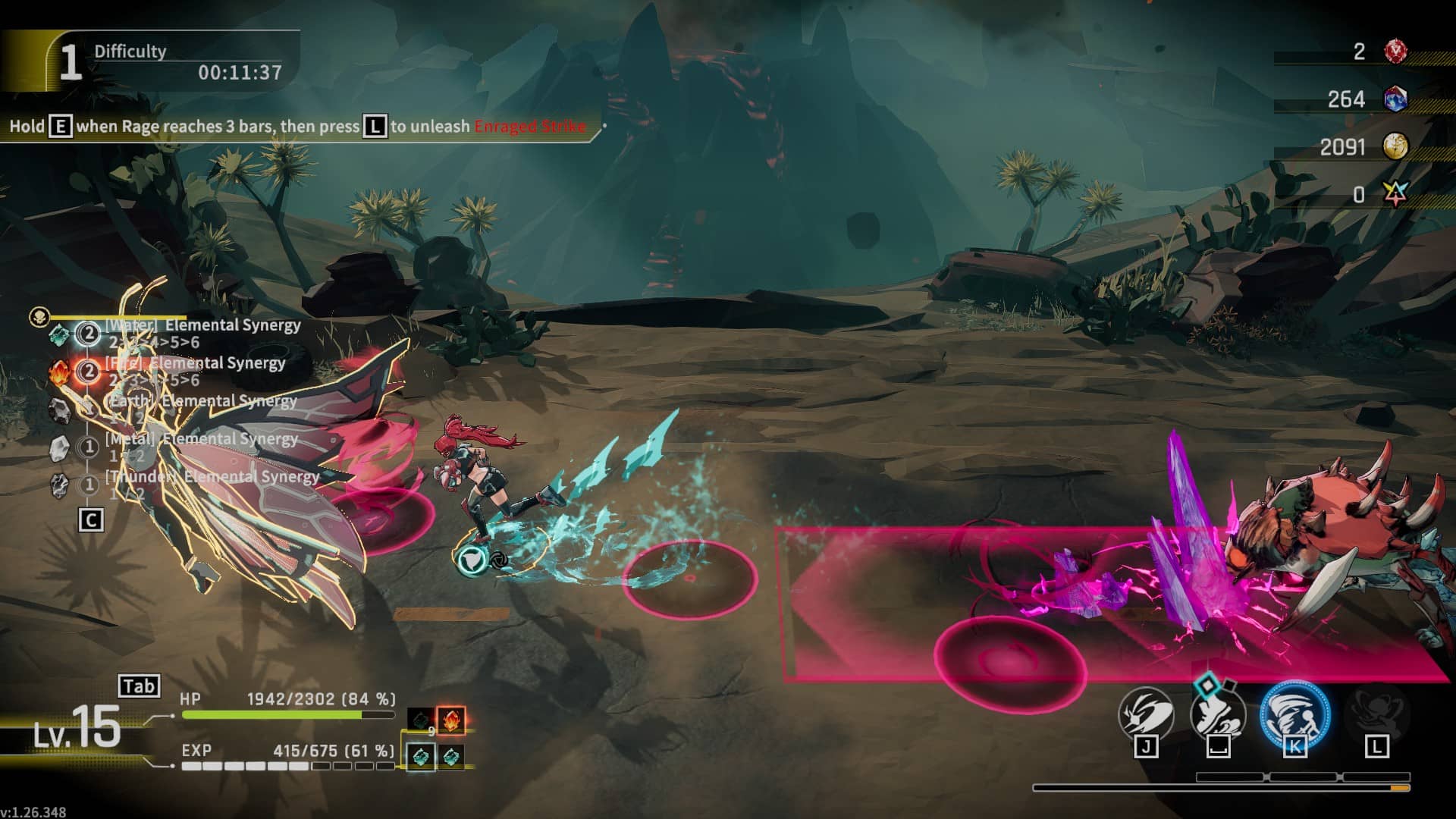Click the red gem currency icon
1456x819 pixels.
point(1395,52)
